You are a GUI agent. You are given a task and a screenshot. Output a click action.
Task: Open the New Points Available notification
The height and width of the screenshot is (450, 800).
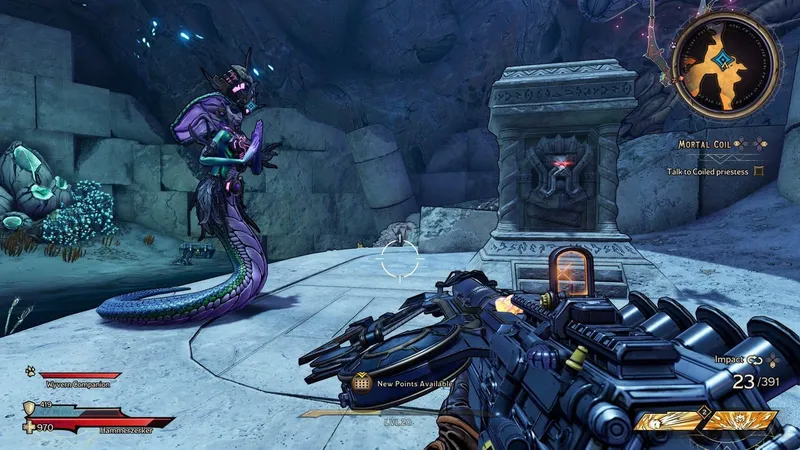point(407,382)
